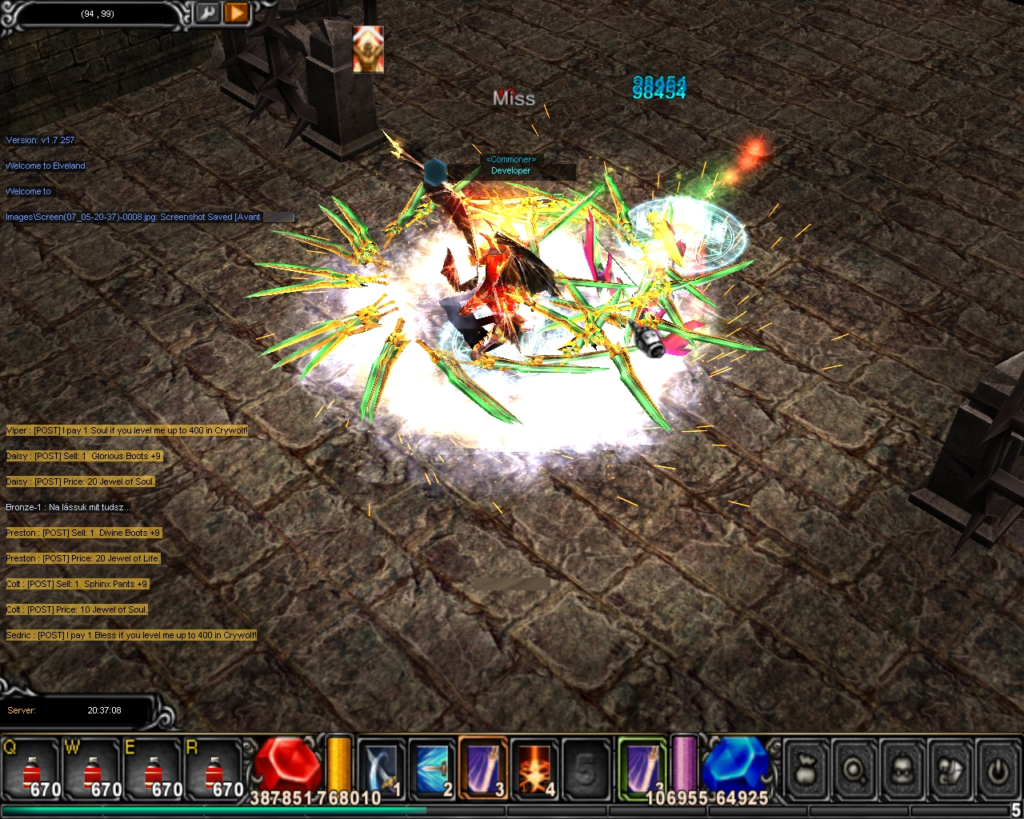Click the power symbol system button
1024x819 pixels.
[996, 767]
